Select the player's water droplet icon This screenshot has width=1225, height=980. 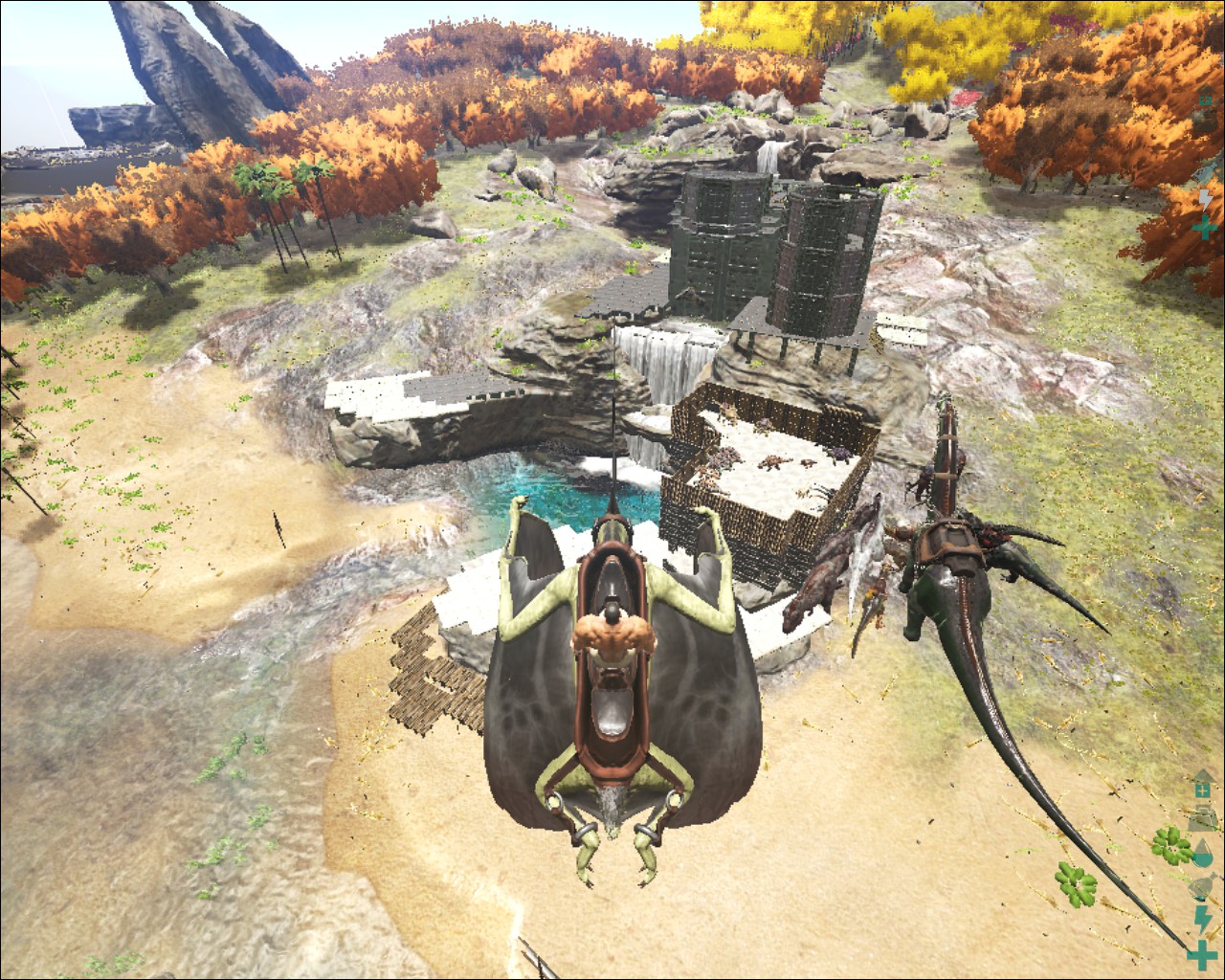(1202, 854)
